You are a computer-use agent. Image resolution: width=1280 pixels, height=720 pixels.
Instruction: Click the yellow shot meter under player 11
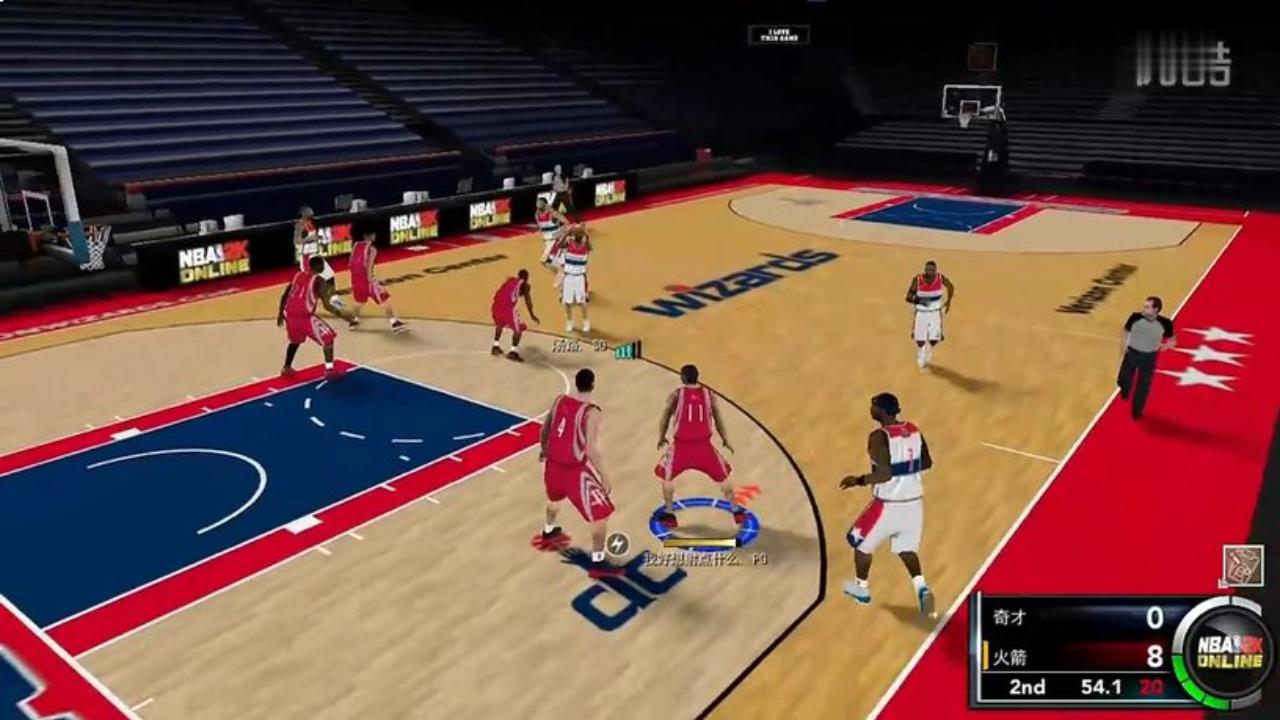pyautogui.click(x=698, y=543)
